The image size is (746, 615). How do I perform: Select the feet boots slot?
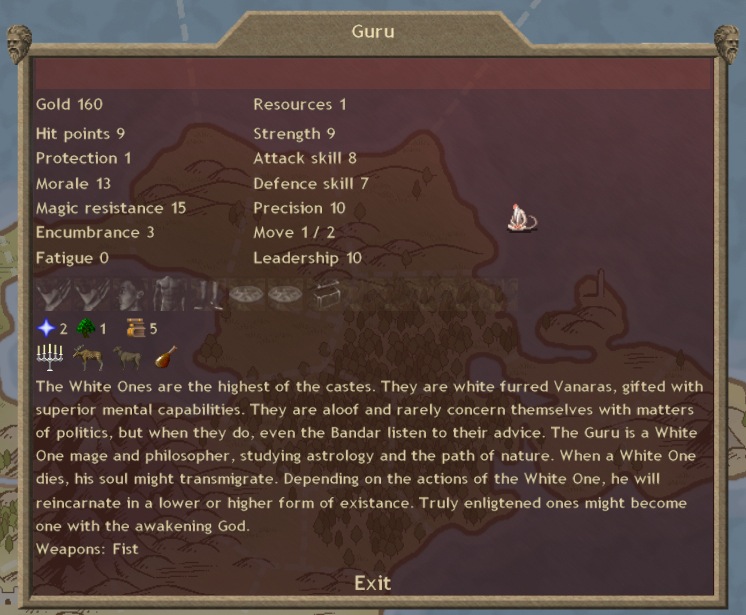click(205, 296)
